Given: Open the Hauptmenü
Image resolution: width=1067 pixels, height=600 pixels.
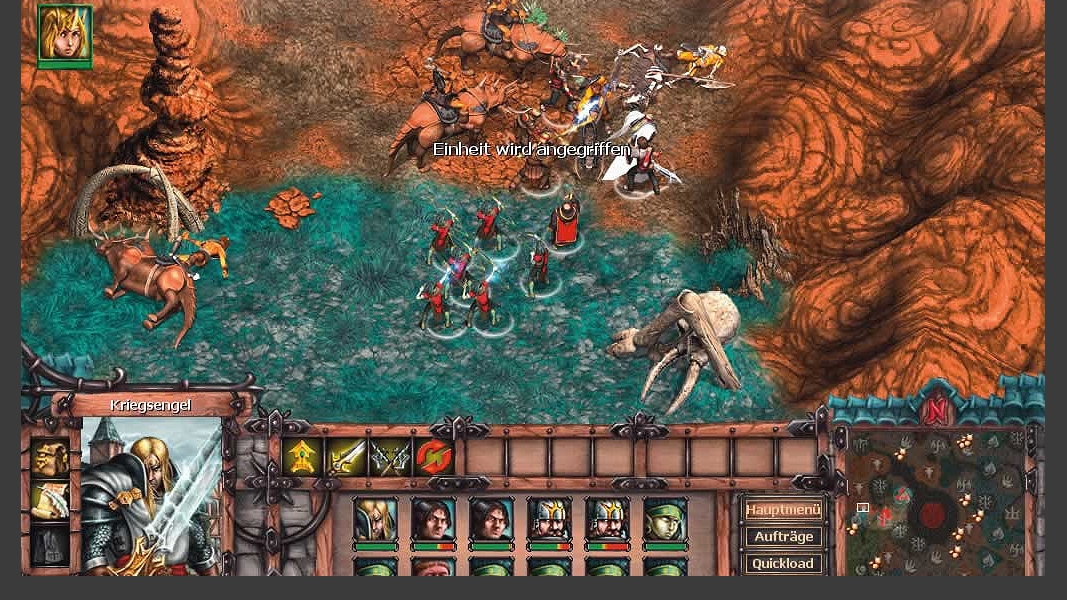Looking at the screenshot, I should (783, 510).
